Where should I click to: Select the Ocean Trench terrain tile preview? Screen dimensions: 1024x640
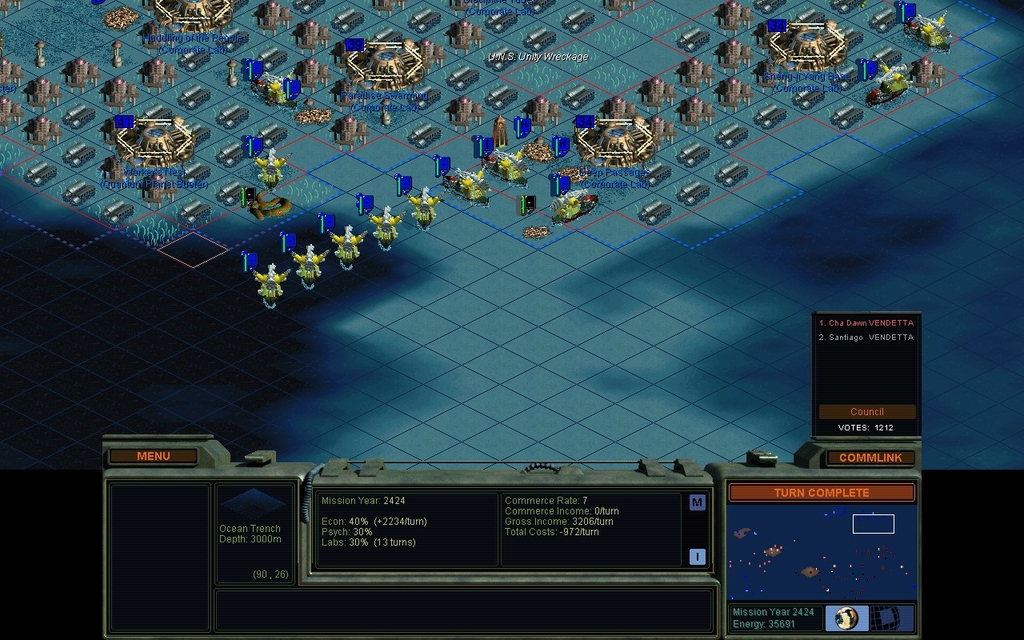tap(252, 502)
